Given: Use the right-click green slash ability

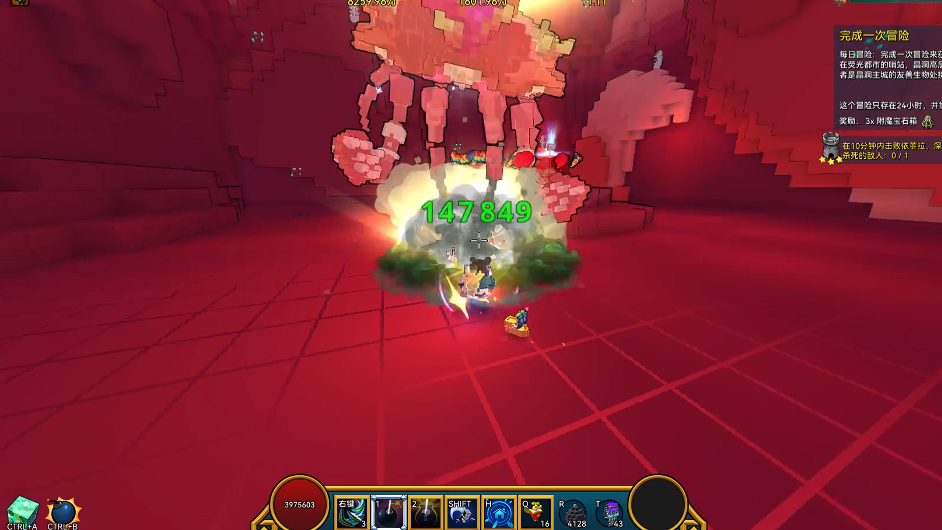Looking at the screenshot, I should [351, 512].
